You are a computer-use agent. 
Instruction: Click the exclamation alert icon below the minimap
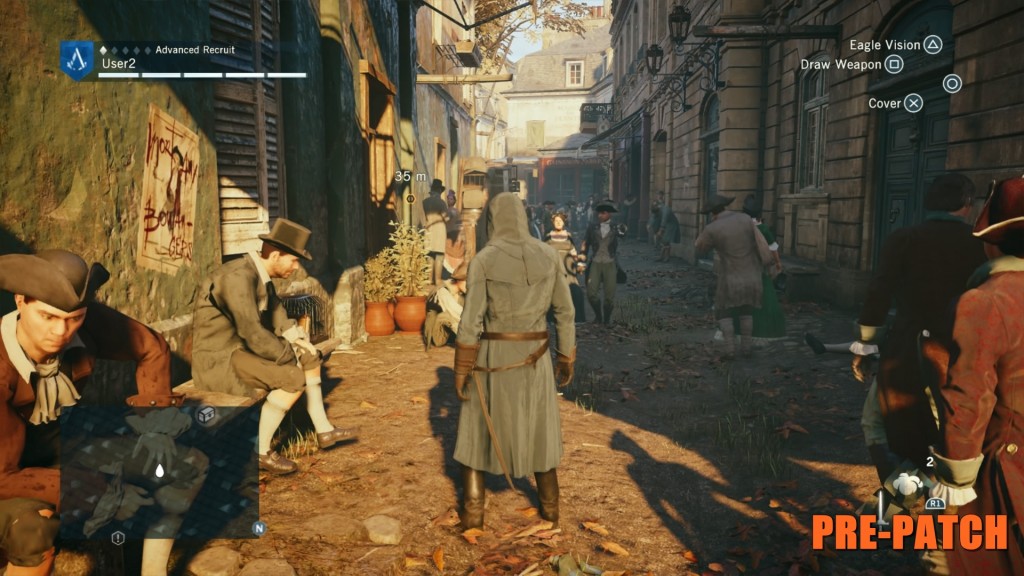(x=118, y=538)
